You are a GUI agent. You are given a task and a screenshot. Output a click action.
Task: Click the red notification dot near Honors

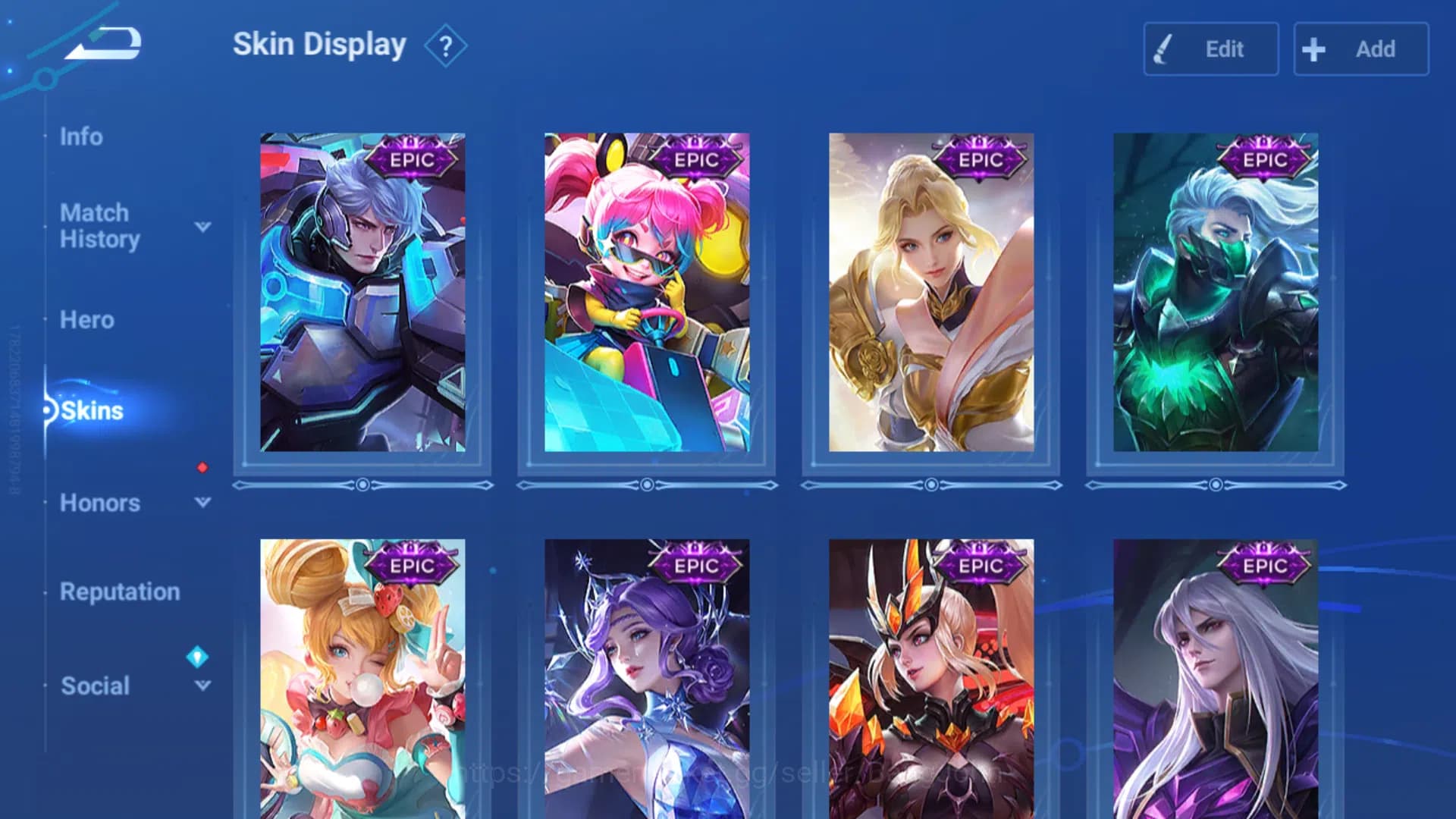pyautogui.click(x=200, y=469)
